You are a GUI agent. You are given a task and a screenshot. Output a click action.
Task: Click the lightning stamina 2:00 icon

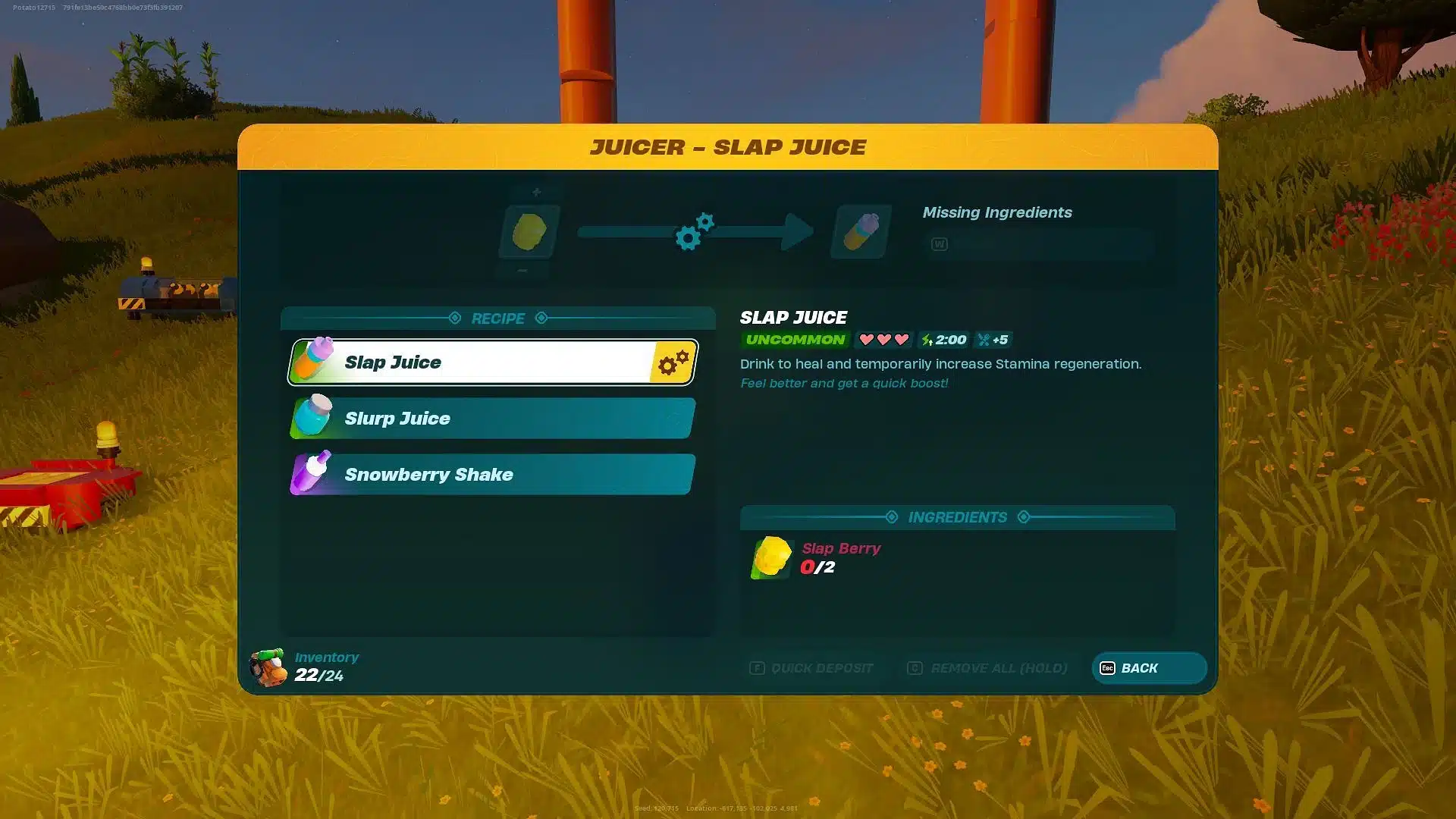943,340
